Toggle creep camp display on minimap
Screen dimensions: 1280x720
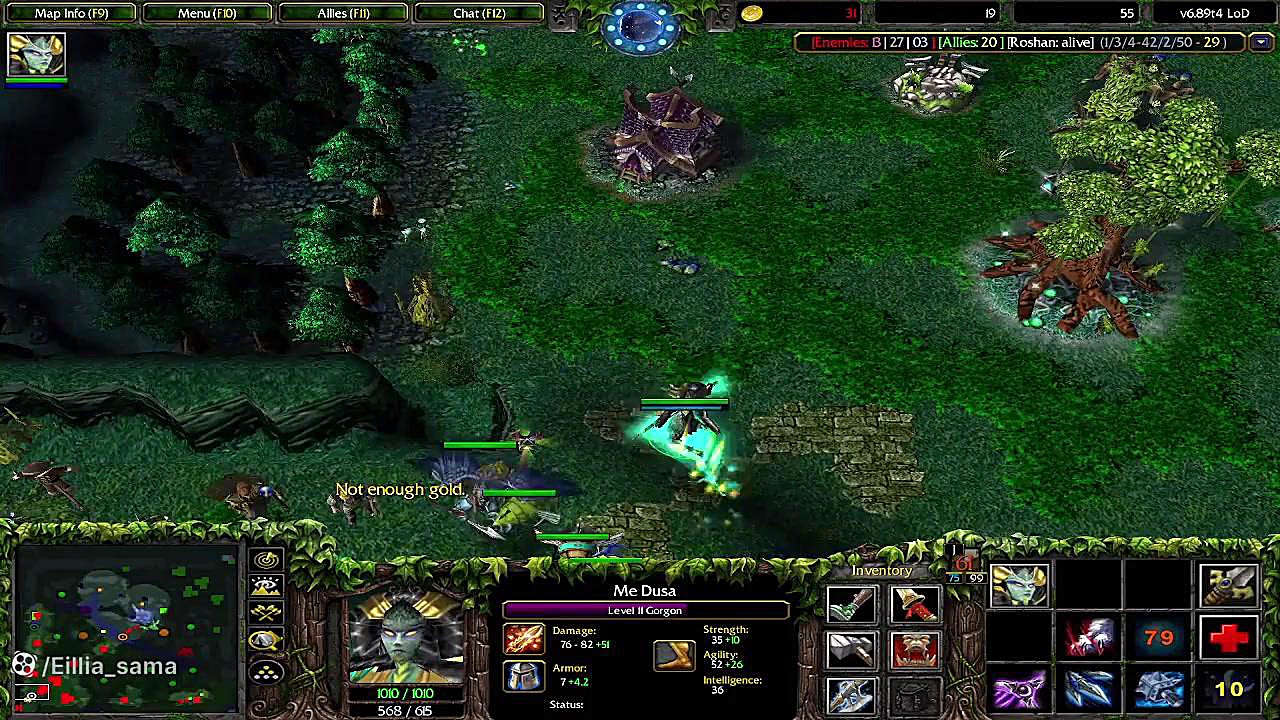[266, 641]
